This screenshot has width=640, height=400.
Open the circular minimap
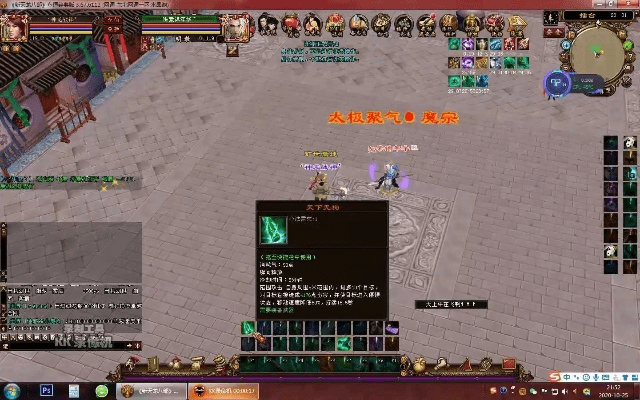[598, 46]
